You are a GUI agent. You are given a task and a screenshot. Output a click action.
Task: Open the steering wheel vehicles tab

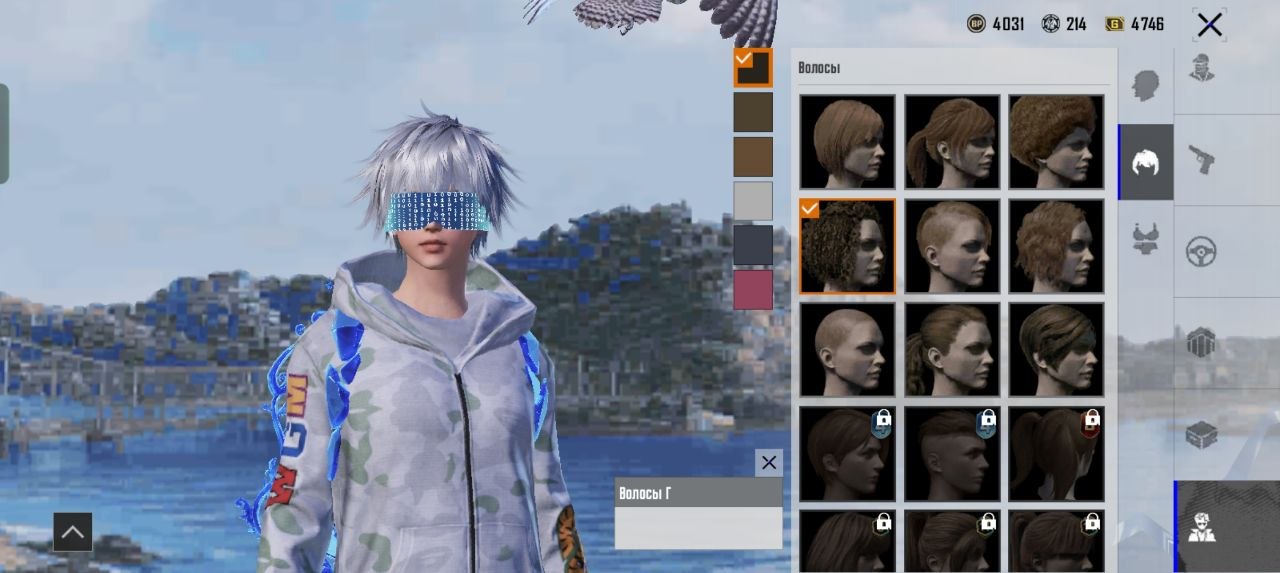point(1201,251)
